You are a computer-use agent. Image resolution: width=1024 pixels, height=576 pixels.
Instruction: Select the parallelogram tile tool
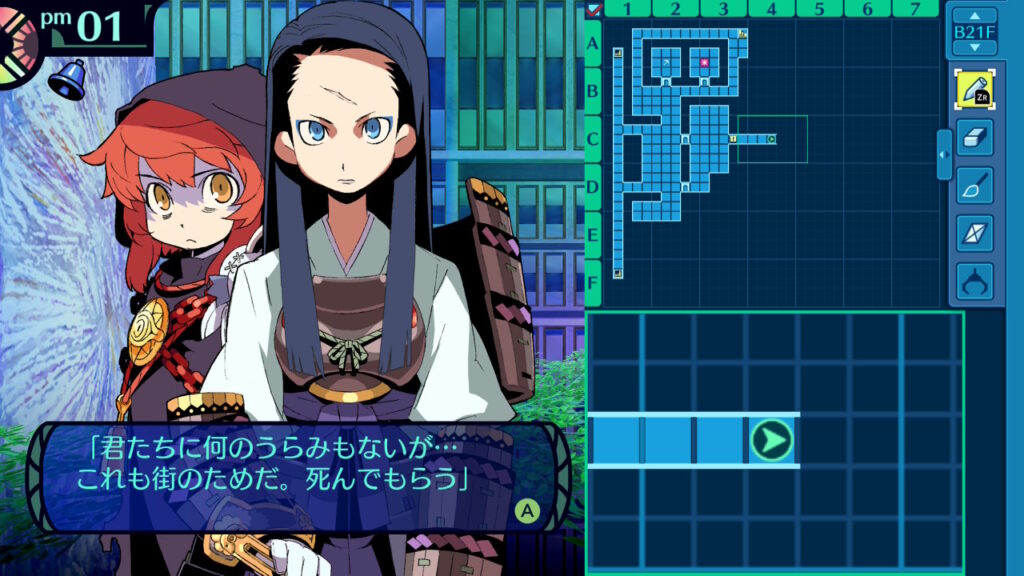click(x=974, y=233)
